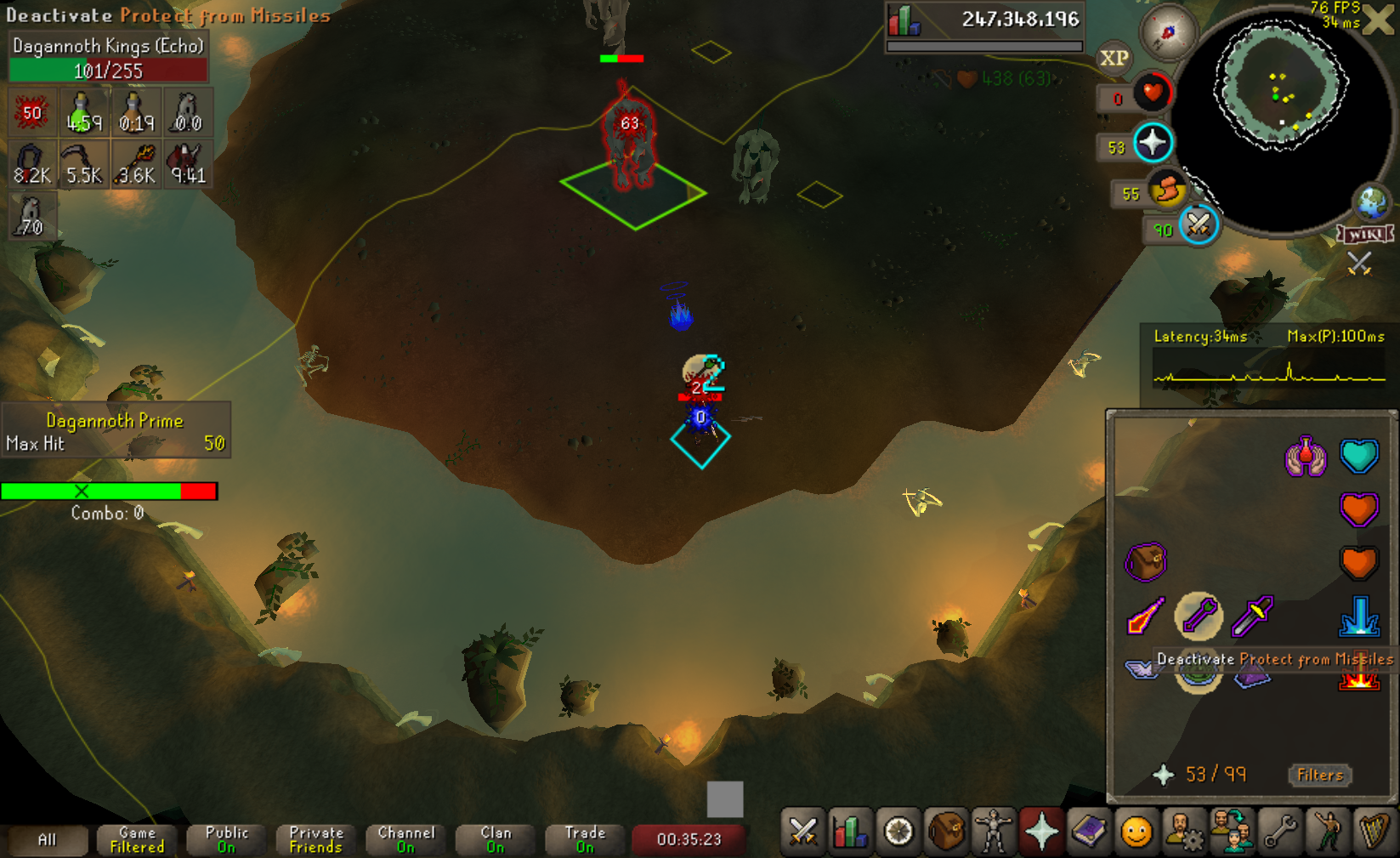Open the Wiki lookup banner
The image size is (1400, 858).
pos(1365,234)
